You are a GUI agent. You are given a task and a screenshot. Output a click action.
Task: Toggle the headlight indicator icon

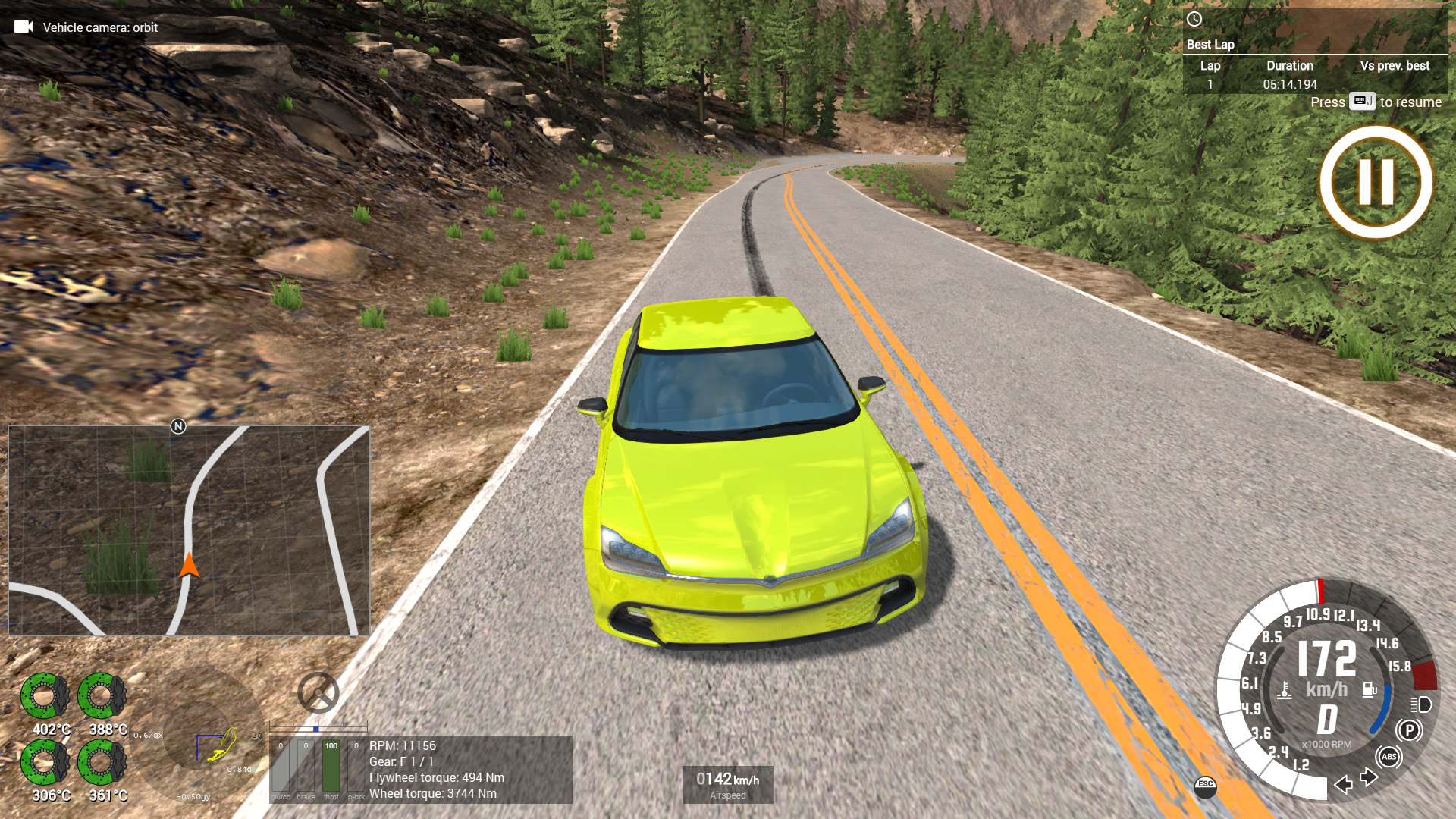pyautogui.click(x=1421, y=704)
